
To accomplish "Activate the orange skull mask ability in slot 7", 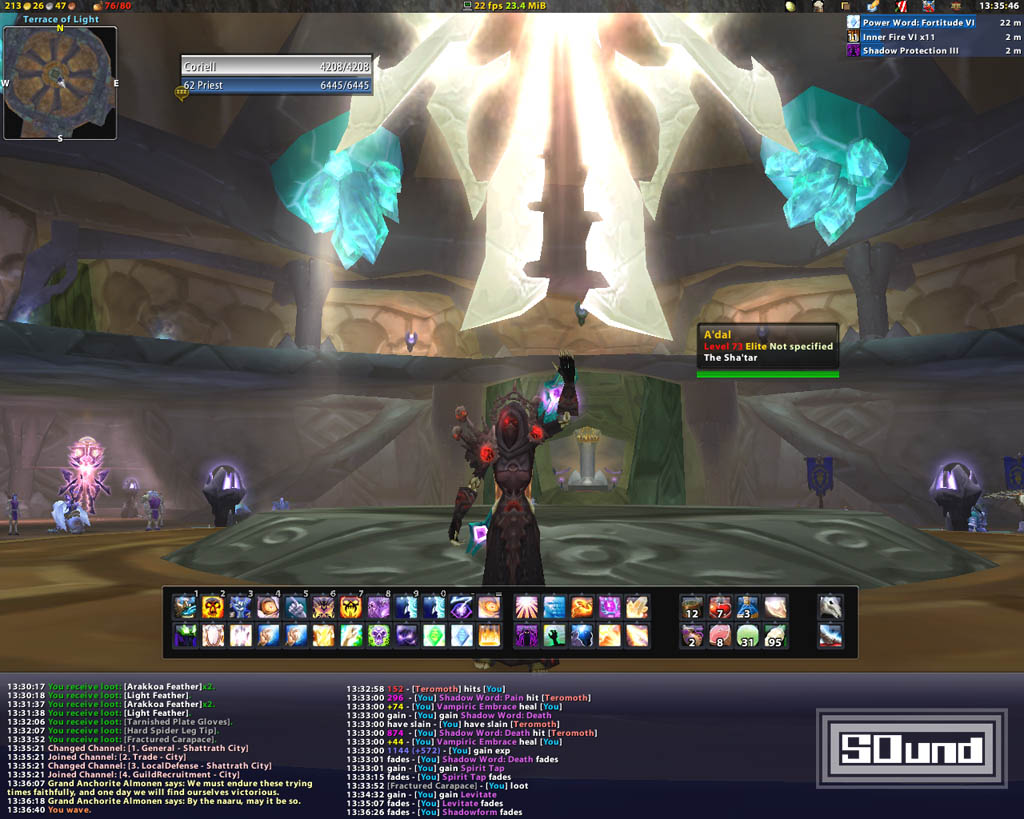I will [350, 607].
